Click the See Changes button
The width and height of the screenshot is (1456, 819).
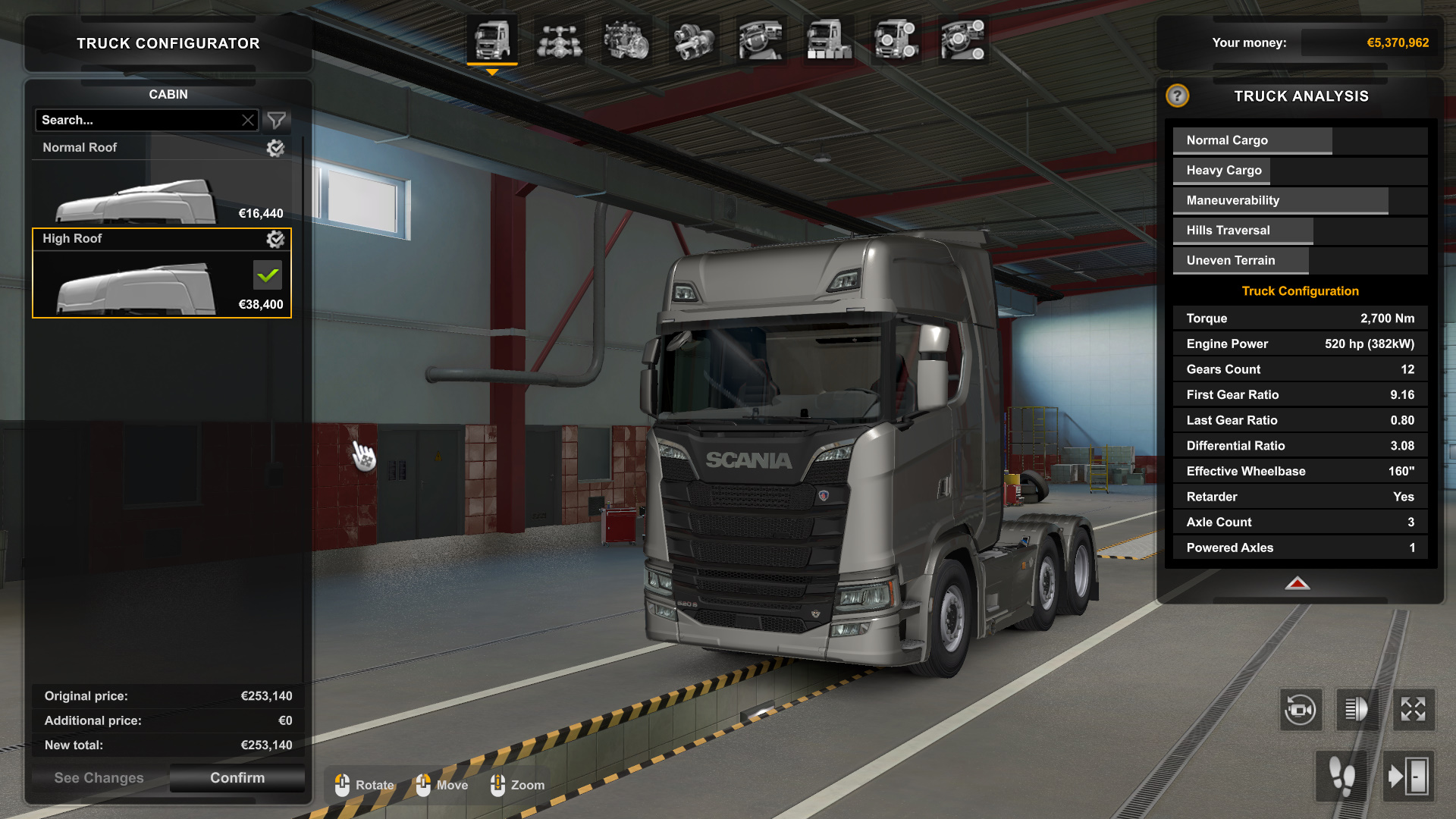(x=99, y=777)
